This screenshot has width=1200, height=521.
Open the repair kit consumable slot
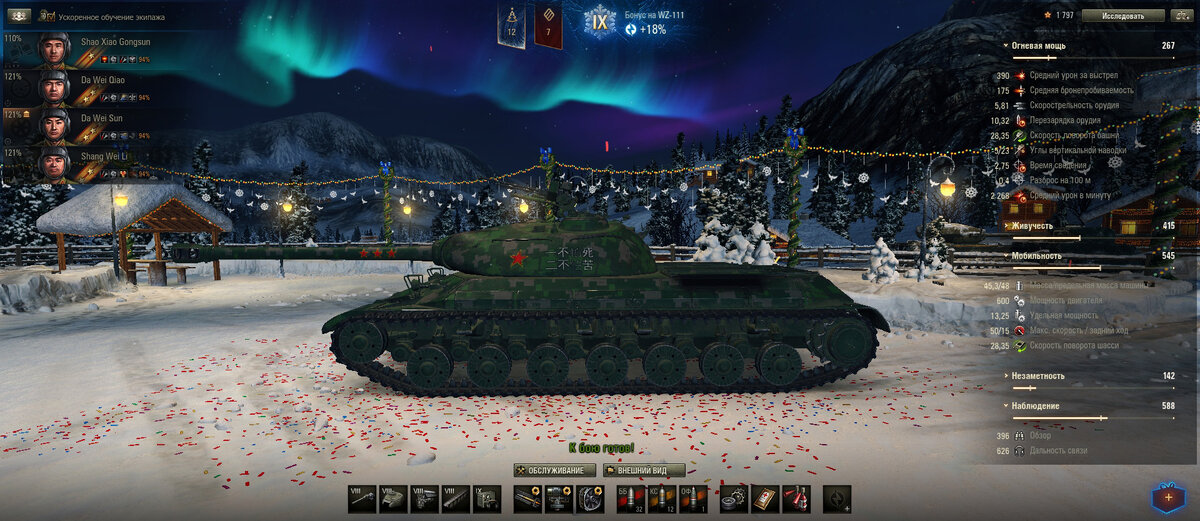click(x=735, y=498)
